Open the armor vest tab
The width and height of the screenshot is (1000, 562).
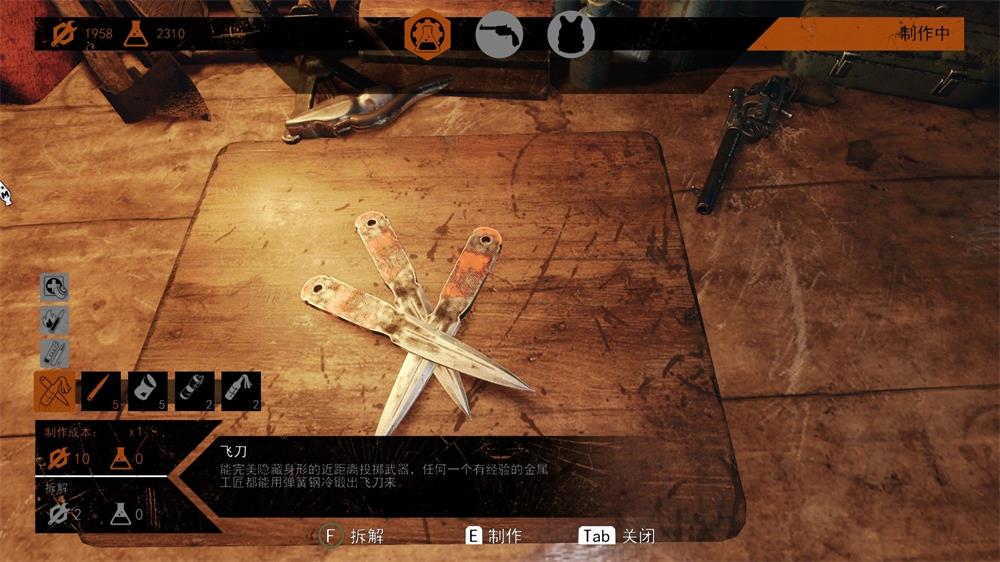(571, 34)
